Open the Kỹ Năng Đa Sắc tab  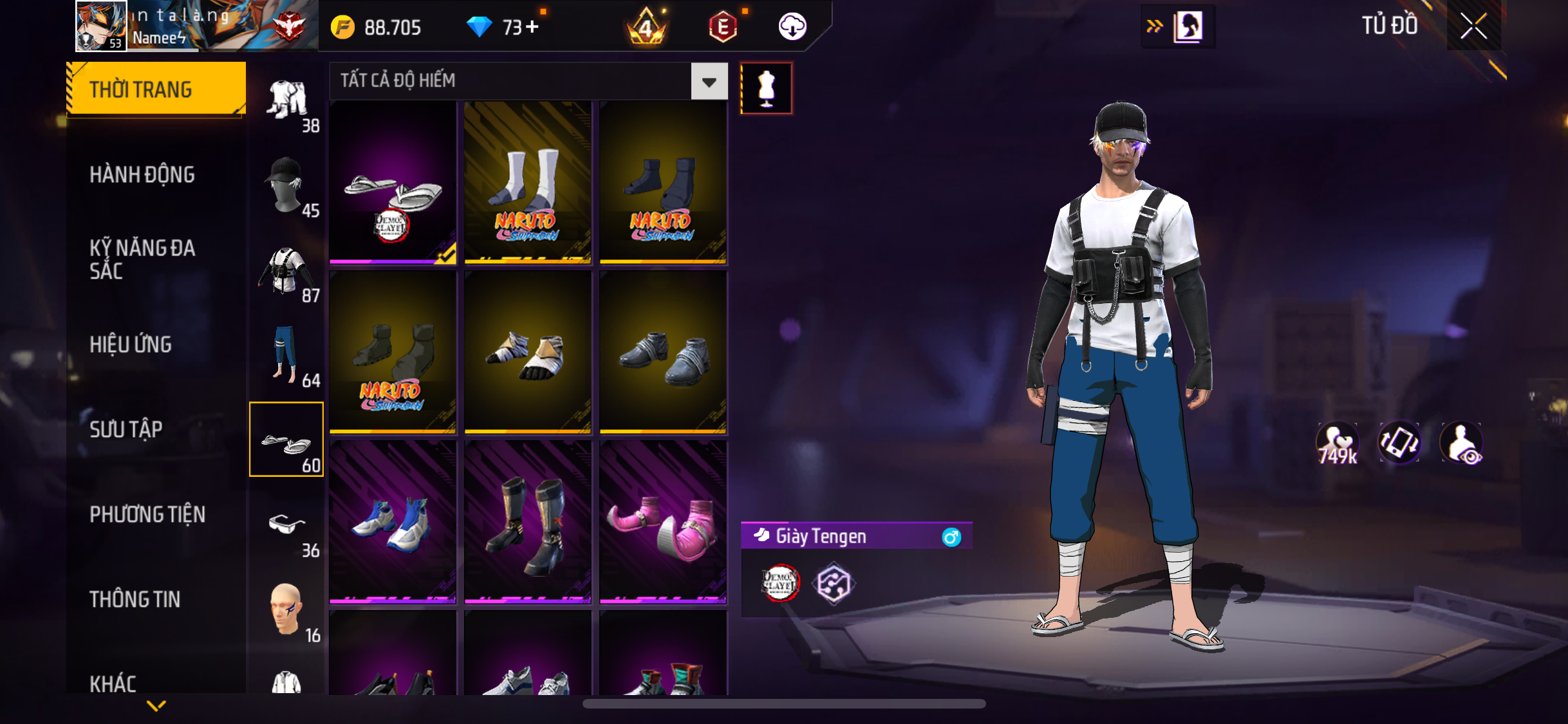142,259
